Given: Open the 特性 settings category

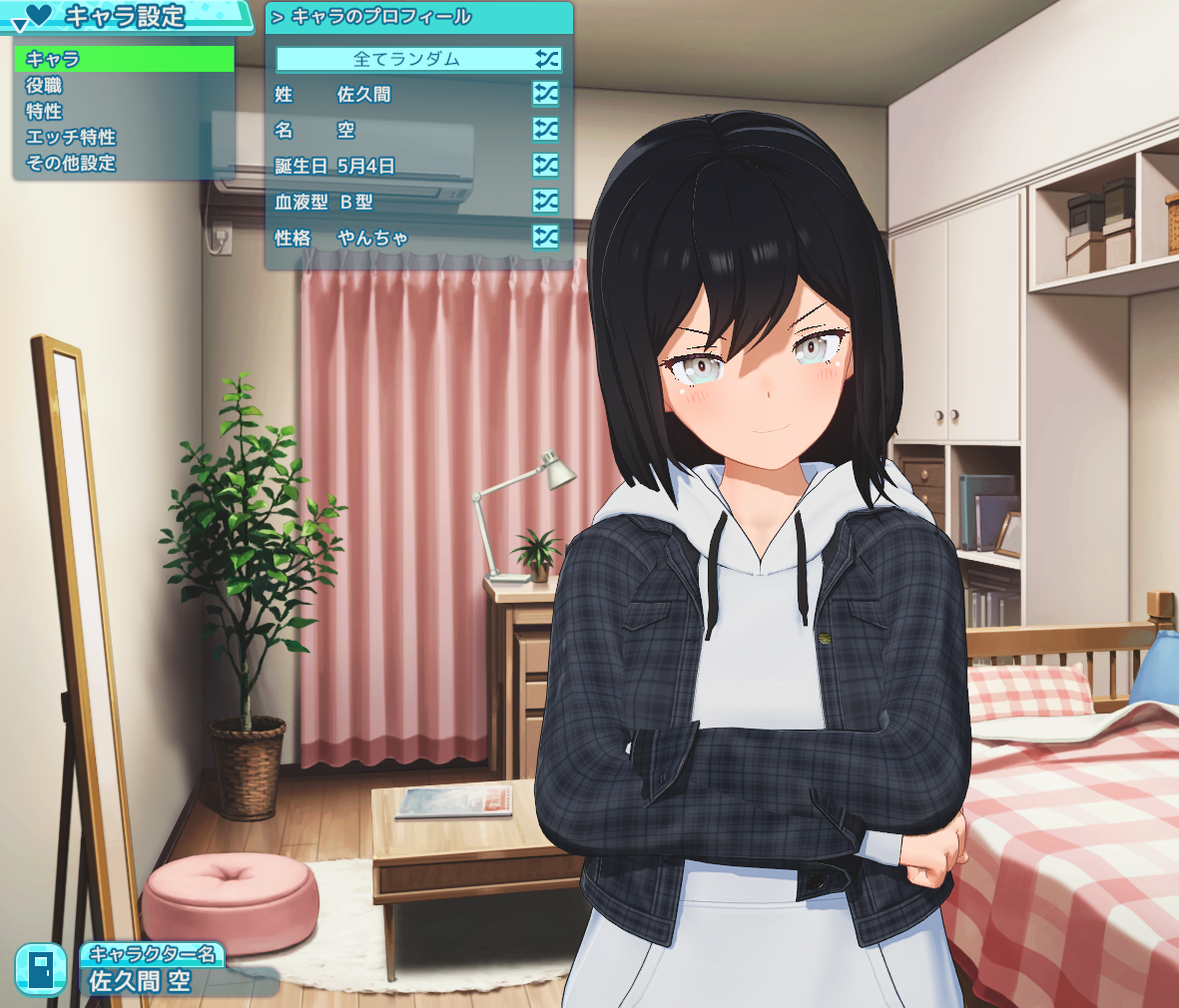Looking at the screenshot, I should [x=125, y=111].
